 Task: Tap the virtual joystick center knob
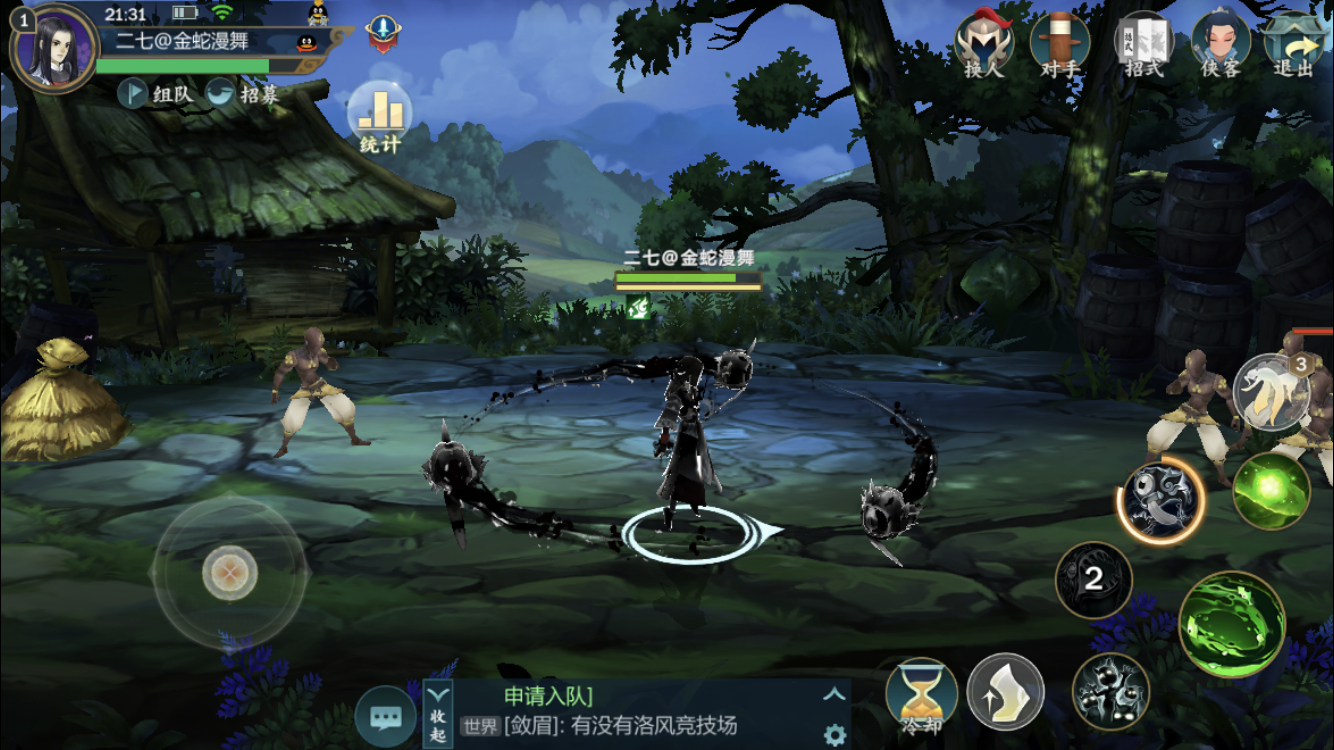(x=230, y=574)
